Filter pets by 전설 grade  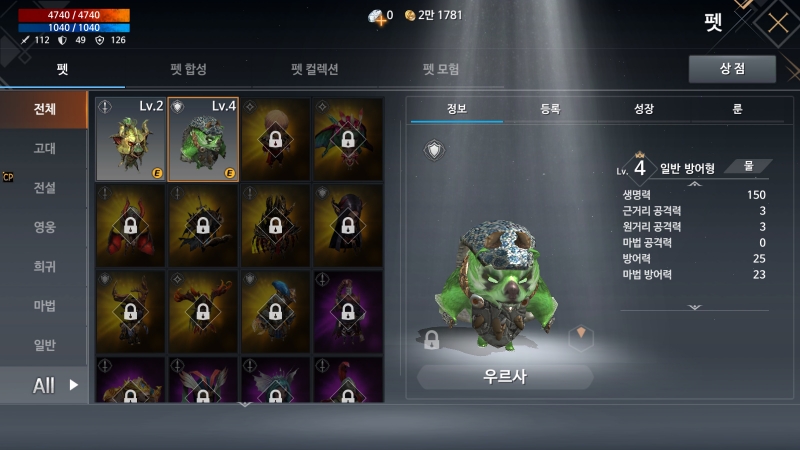pyautogui.click(x=44, y=187)
